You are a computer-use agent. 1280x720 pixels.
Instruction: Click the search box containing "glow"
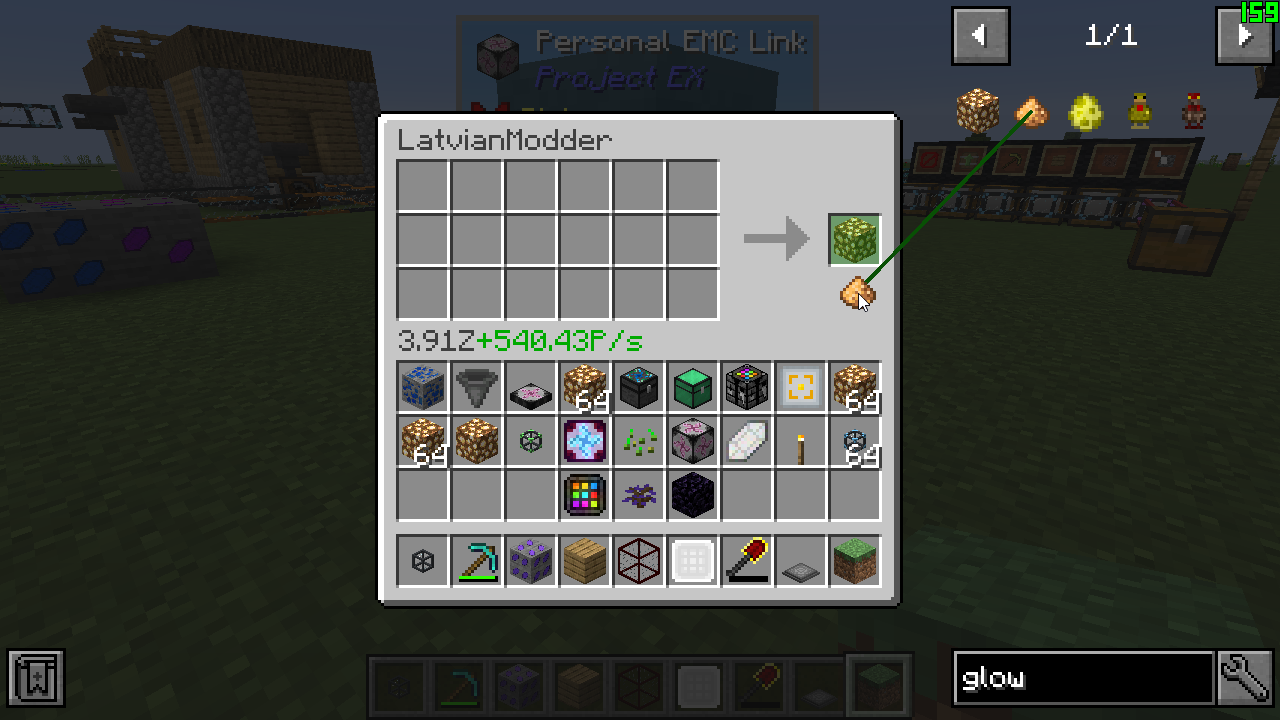coord(1083,679)
